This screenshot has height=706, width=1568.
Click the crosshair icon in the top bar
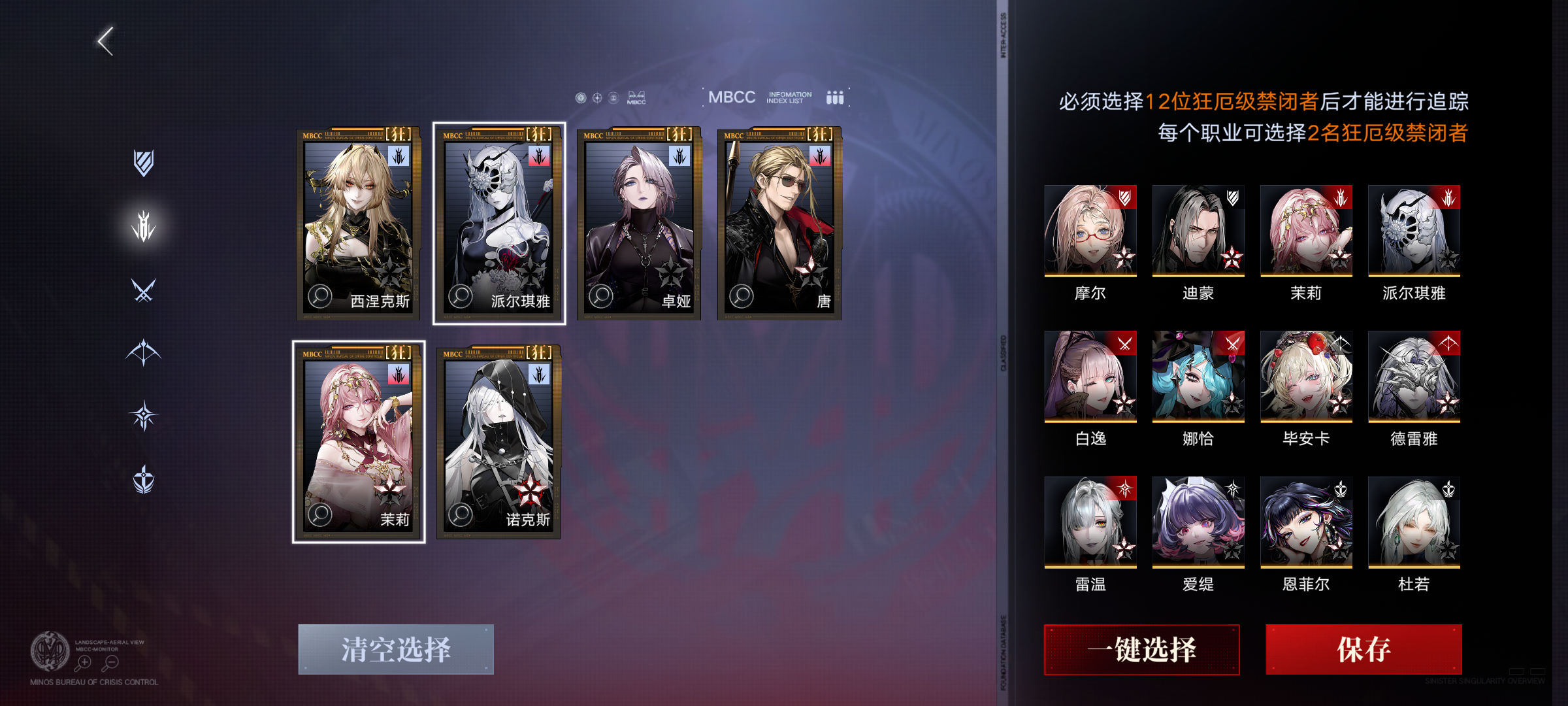(596, 97)
